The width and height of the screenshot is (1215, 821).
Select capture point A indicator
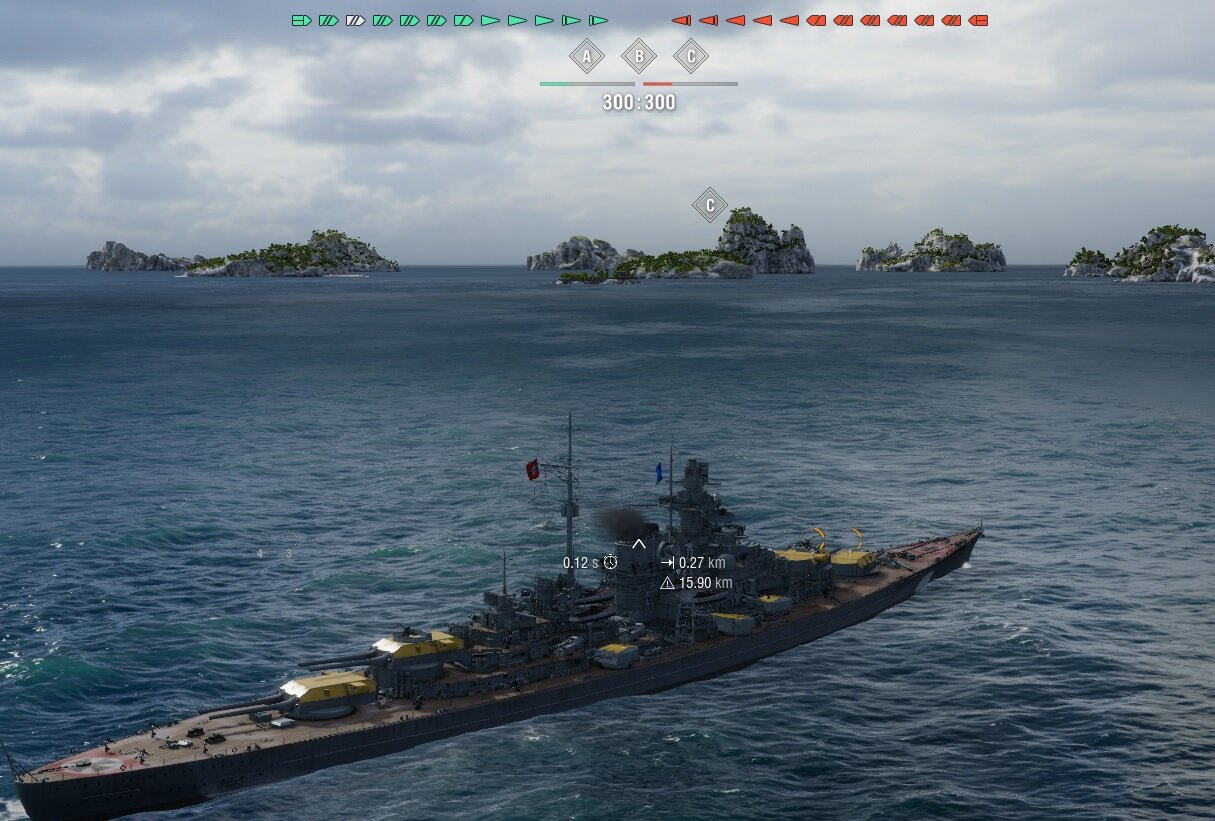point(587,57)
